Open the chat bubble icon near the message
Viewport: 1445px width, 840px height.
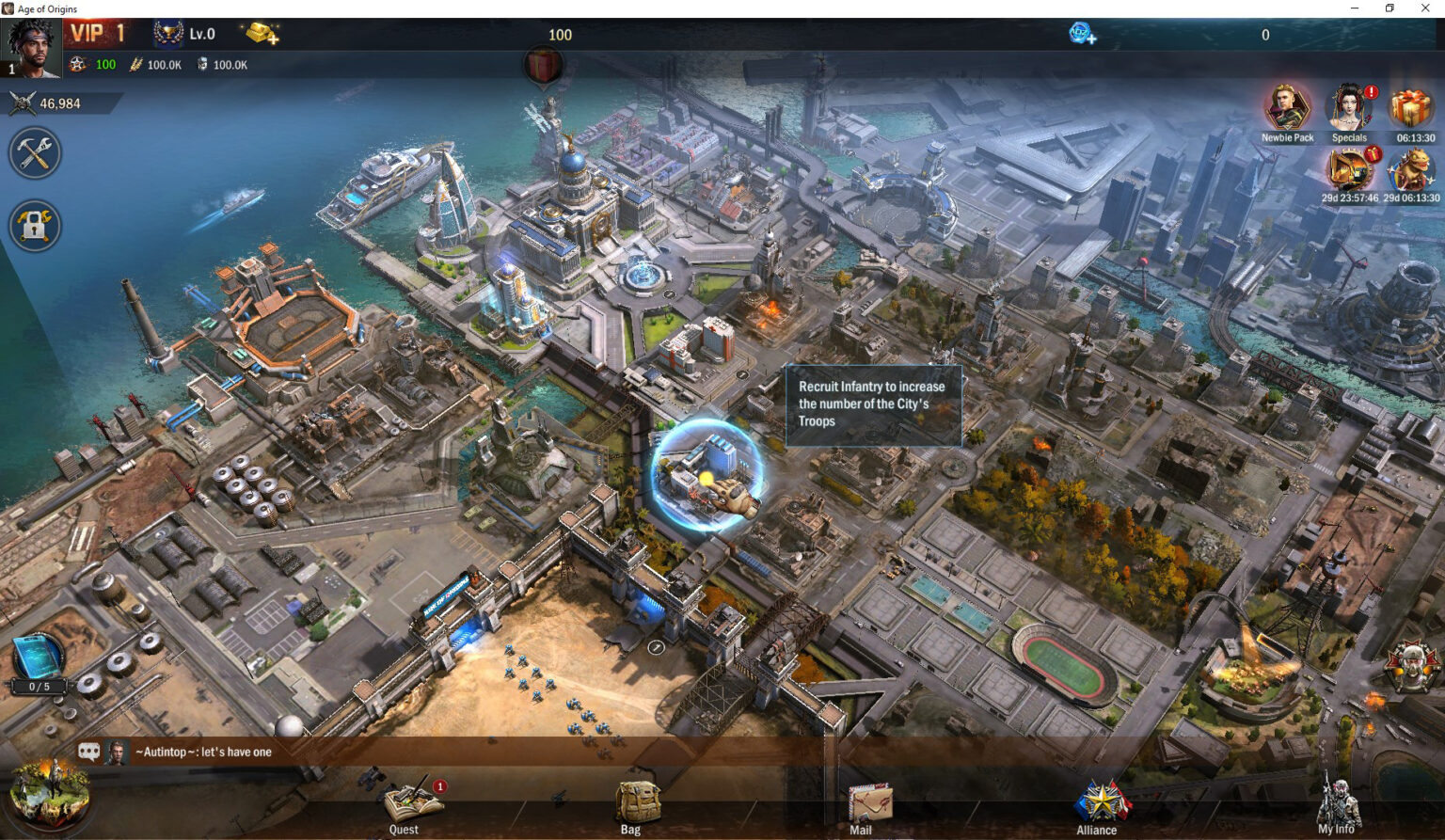coord(90,751)
